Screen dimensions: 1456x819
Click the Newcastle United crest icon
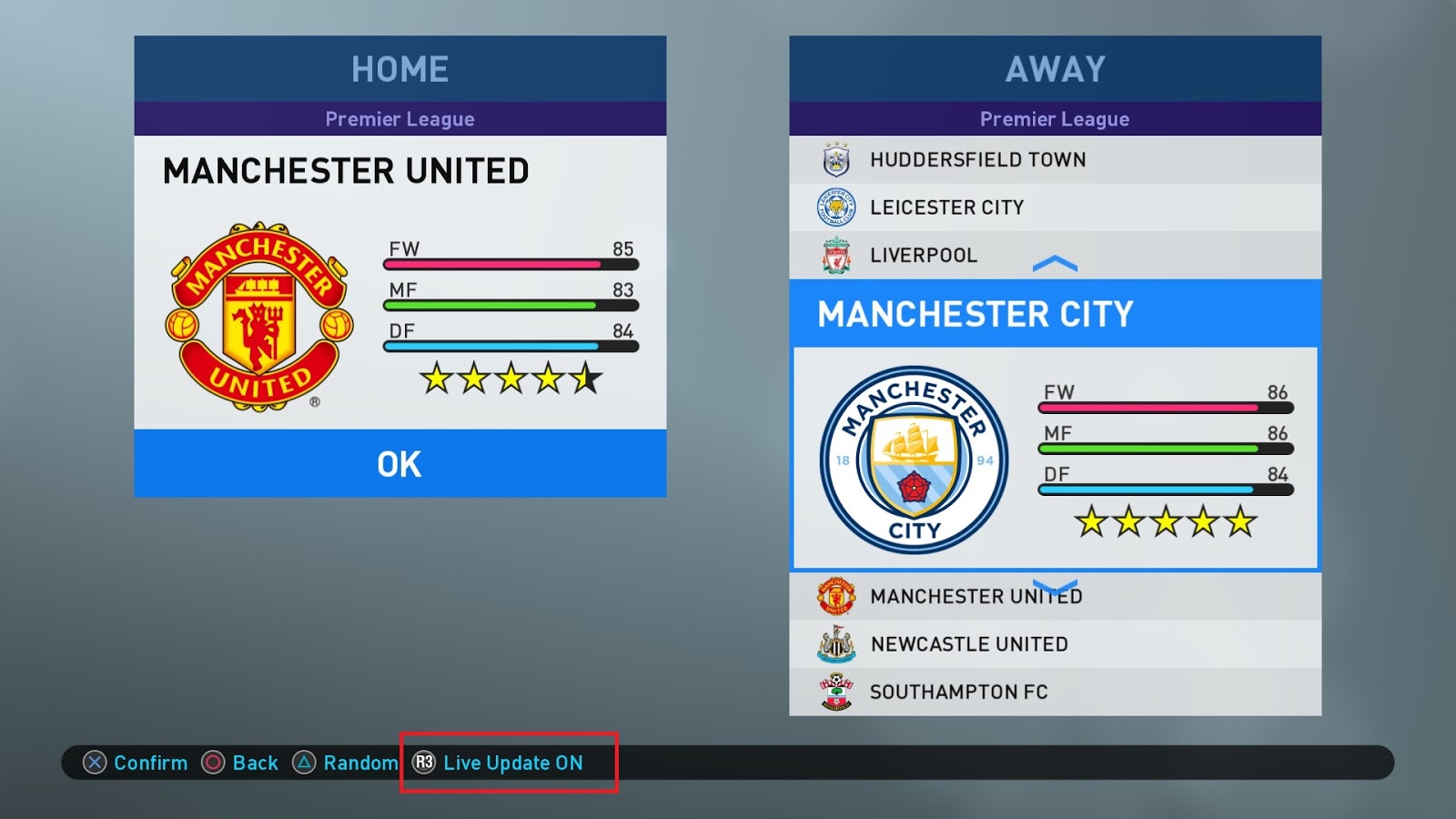(x=839, y=643)
